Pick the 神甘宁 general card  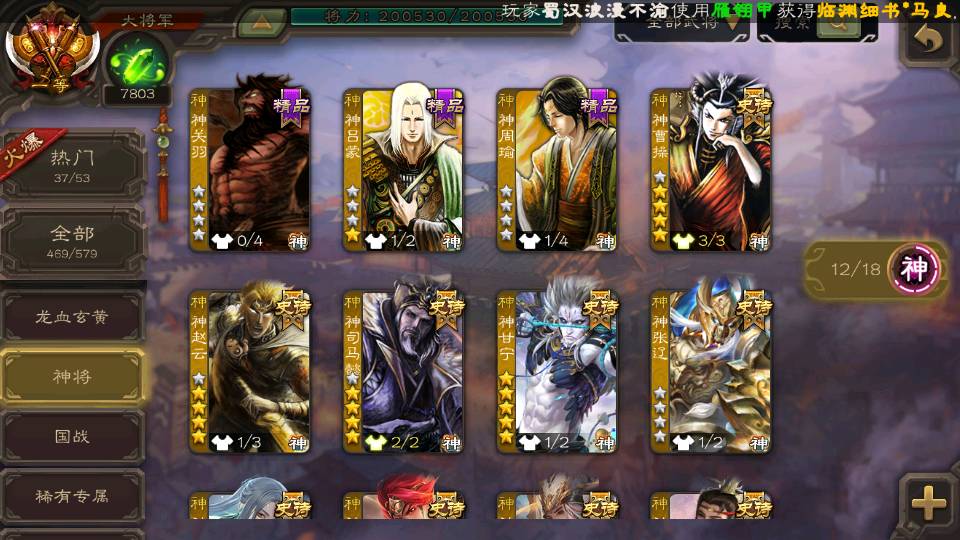pyautogui.click(x=558, y=372)
